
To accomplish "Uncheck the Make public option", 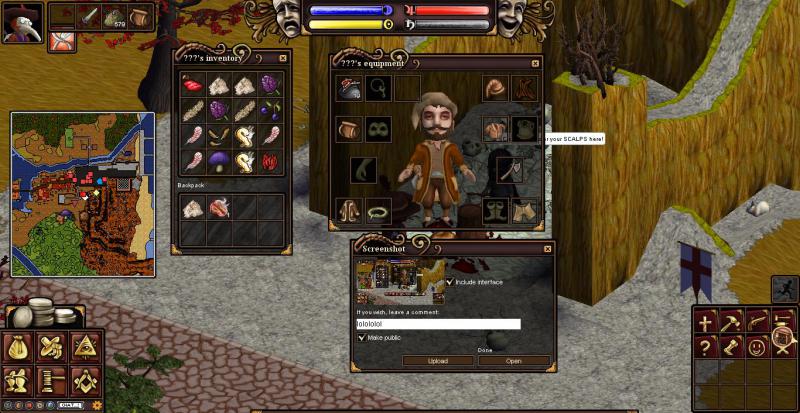I will 362,338.
